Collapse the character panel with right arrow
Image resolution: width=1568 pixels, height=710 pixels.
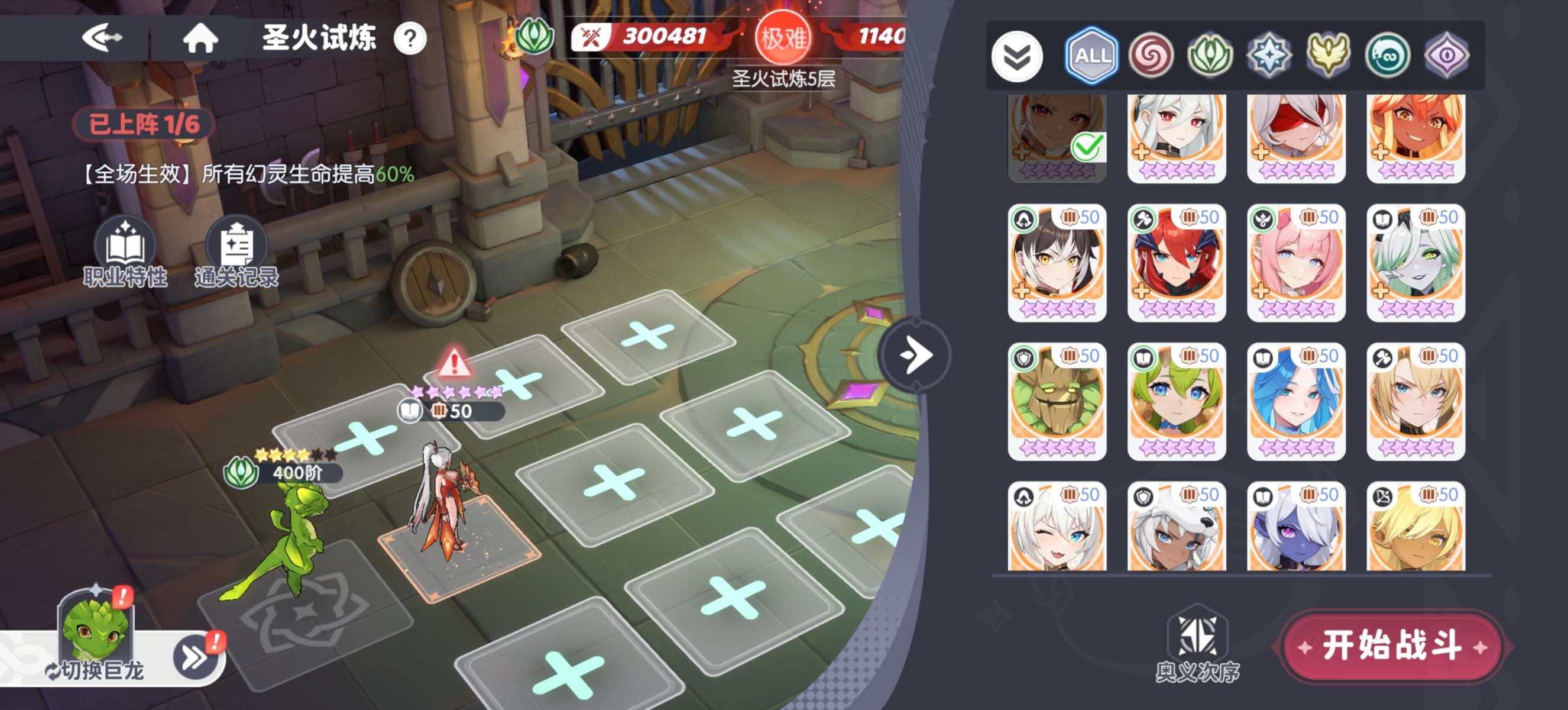[915, 356]
